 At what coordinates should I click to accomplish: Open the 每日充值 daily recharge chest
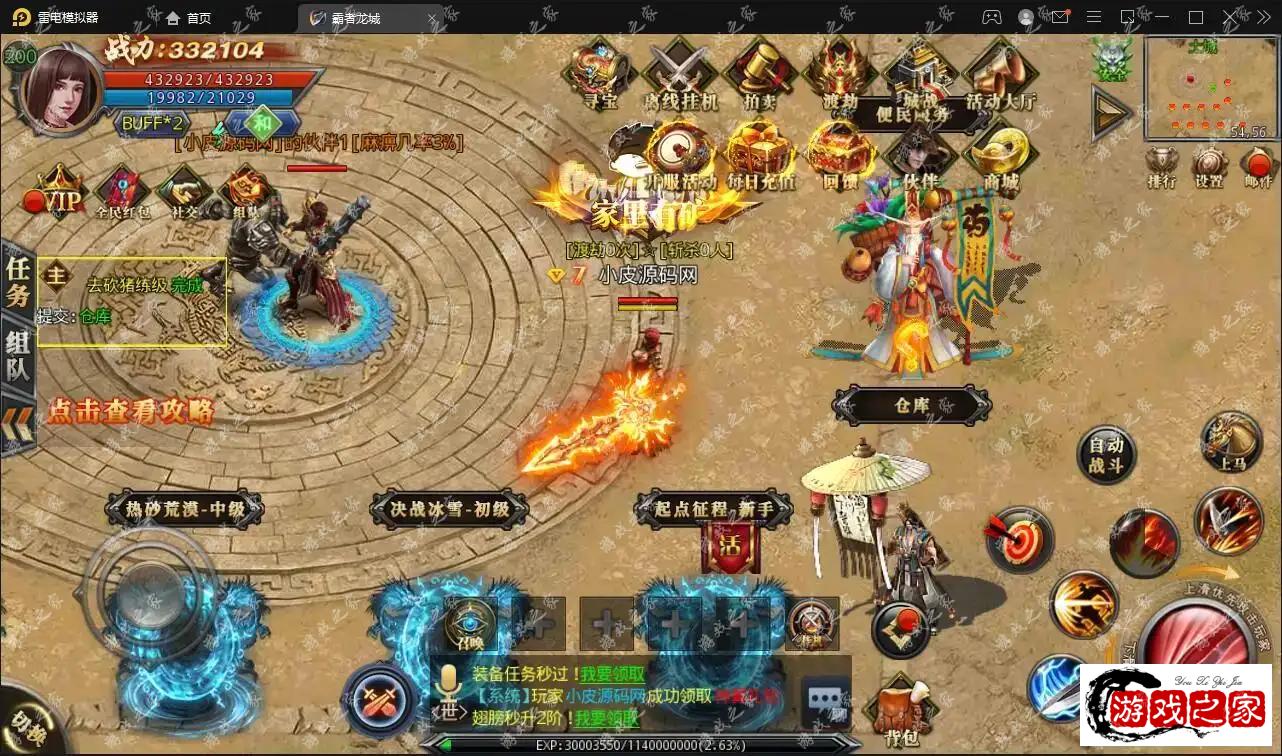coord(761,153)
